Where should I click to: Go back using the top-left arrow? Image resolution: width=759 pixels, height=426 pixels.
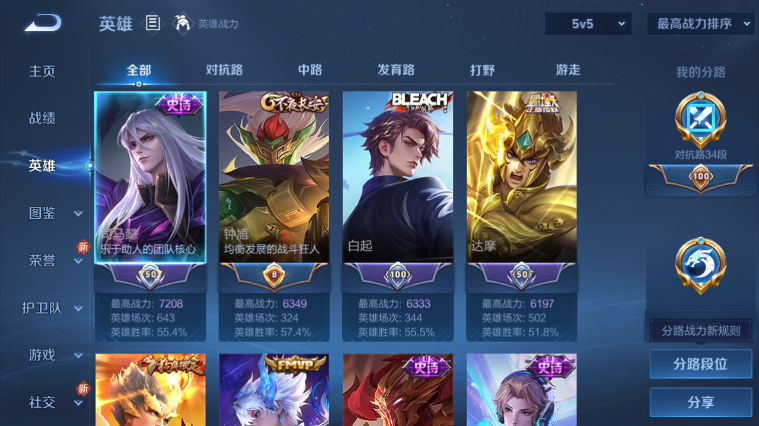(43, 23)
